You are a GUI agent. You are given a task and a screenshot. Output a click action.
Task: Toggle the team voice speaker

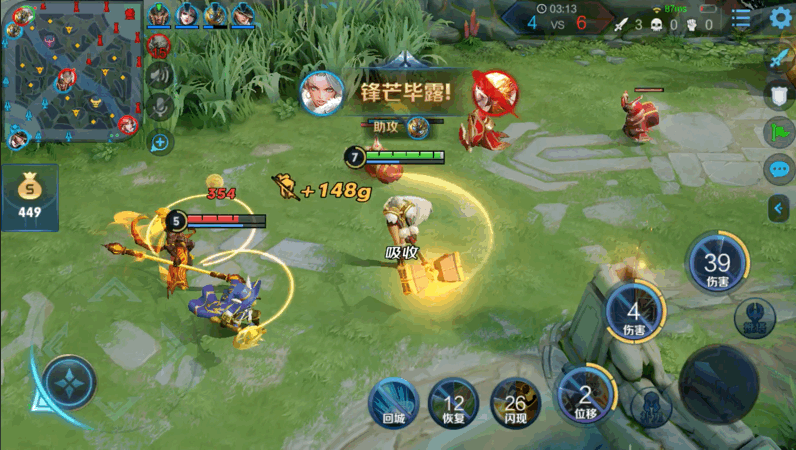click(x=159, y=75)
